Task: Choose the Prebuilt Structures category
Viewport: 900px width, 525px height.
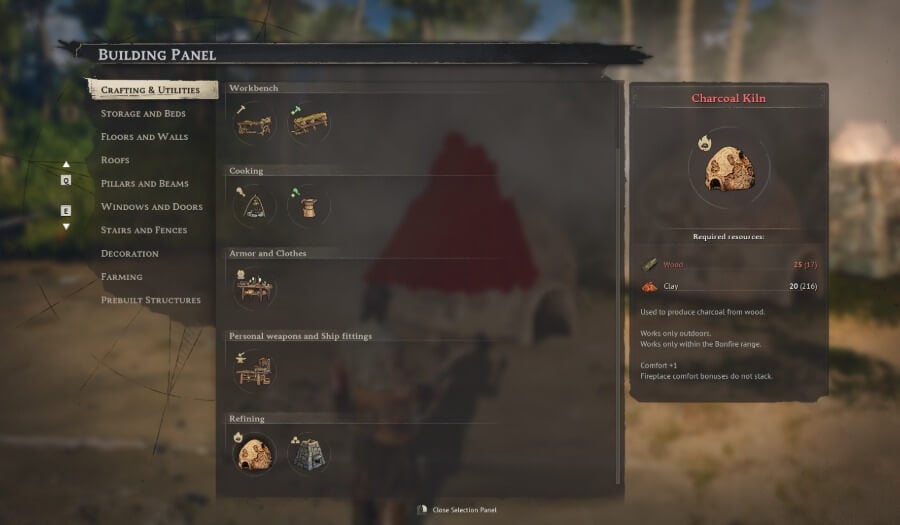Action: (150, 300)
